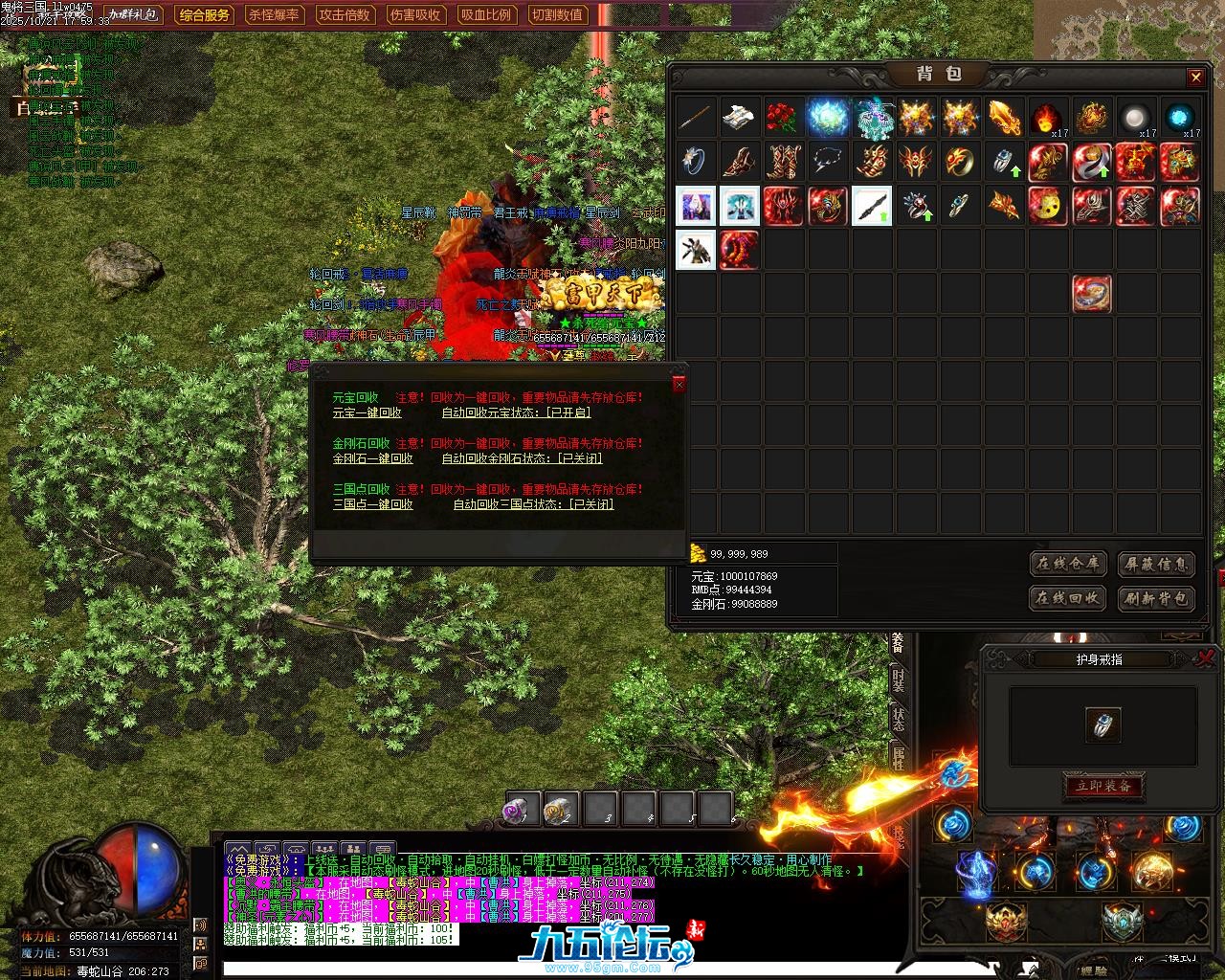The height and width of the screenshot is (980, 1225).
Task: Open the minimap
Action: click(x=1140, y=29)
